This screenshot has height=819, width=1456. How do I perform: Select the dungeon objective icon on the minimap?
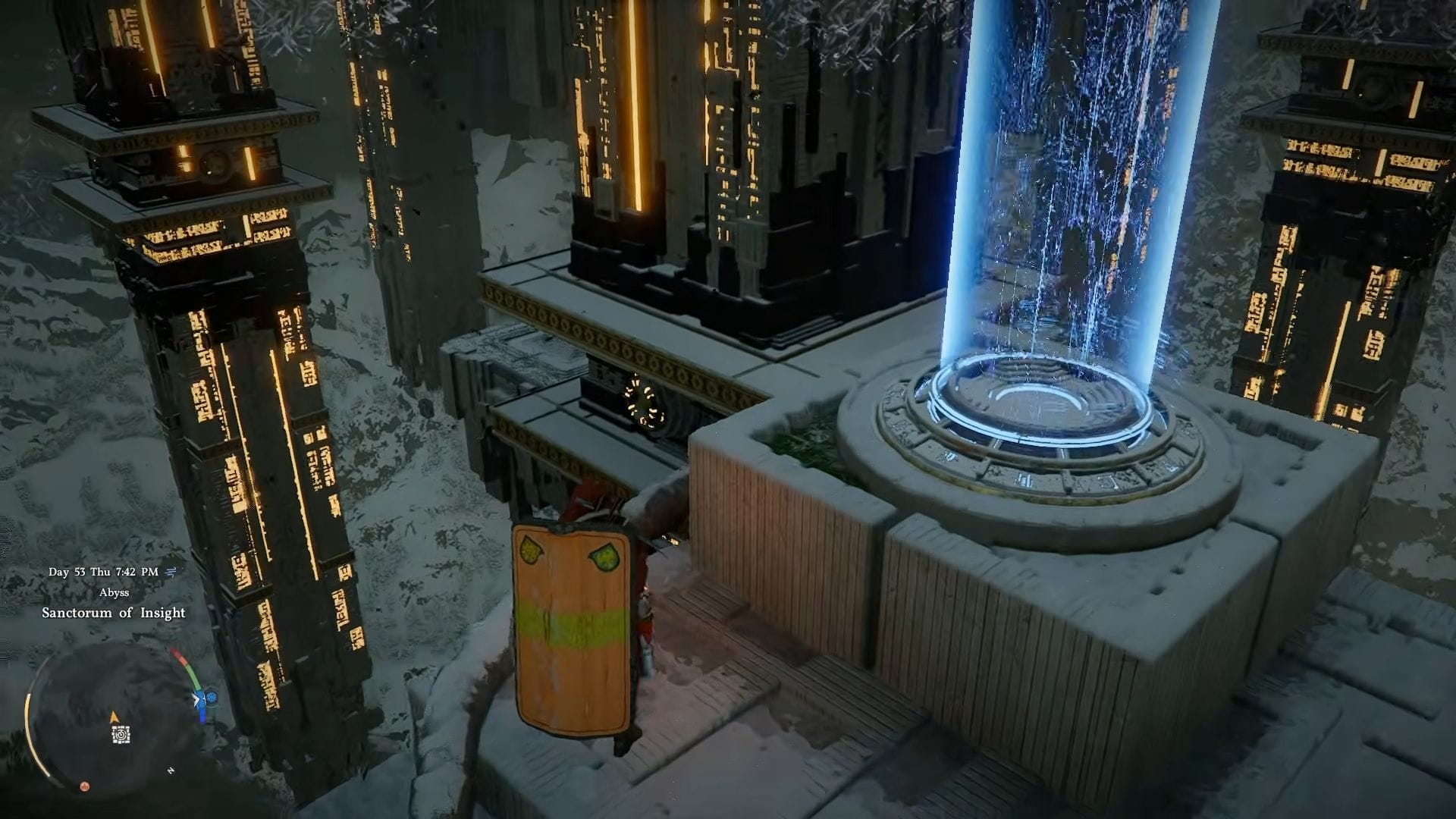tap(121, 733)
